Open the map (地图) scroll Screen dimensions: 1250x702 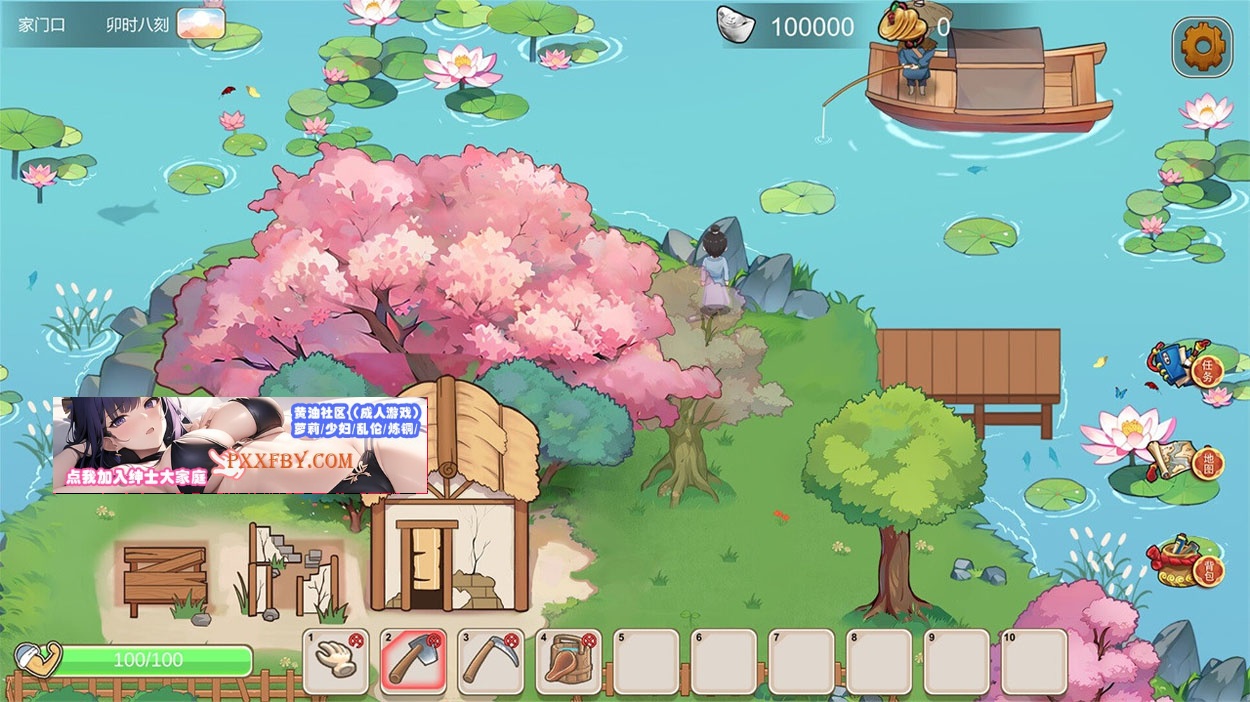(1186, 459)
